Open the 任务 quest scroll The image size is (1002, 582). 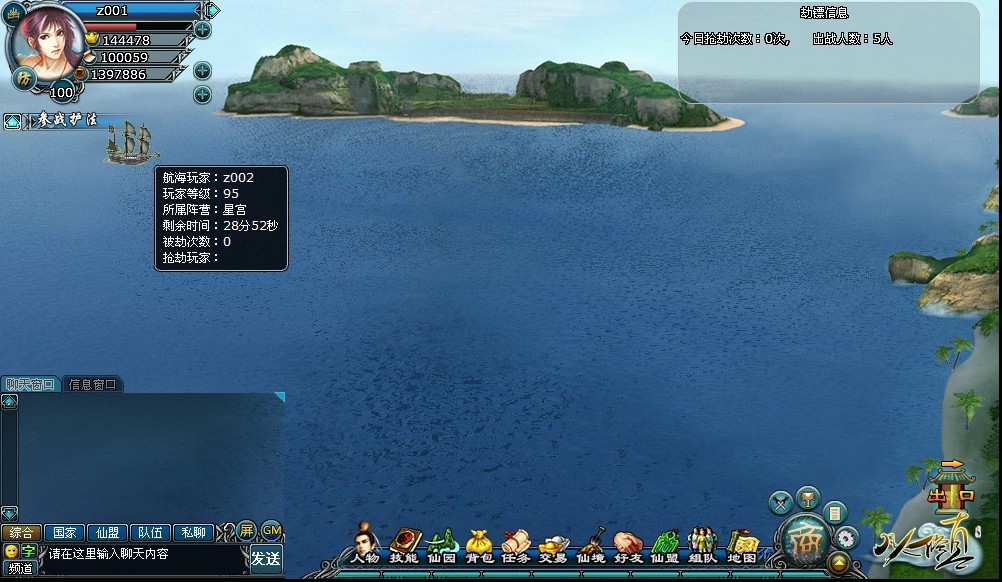516,545
